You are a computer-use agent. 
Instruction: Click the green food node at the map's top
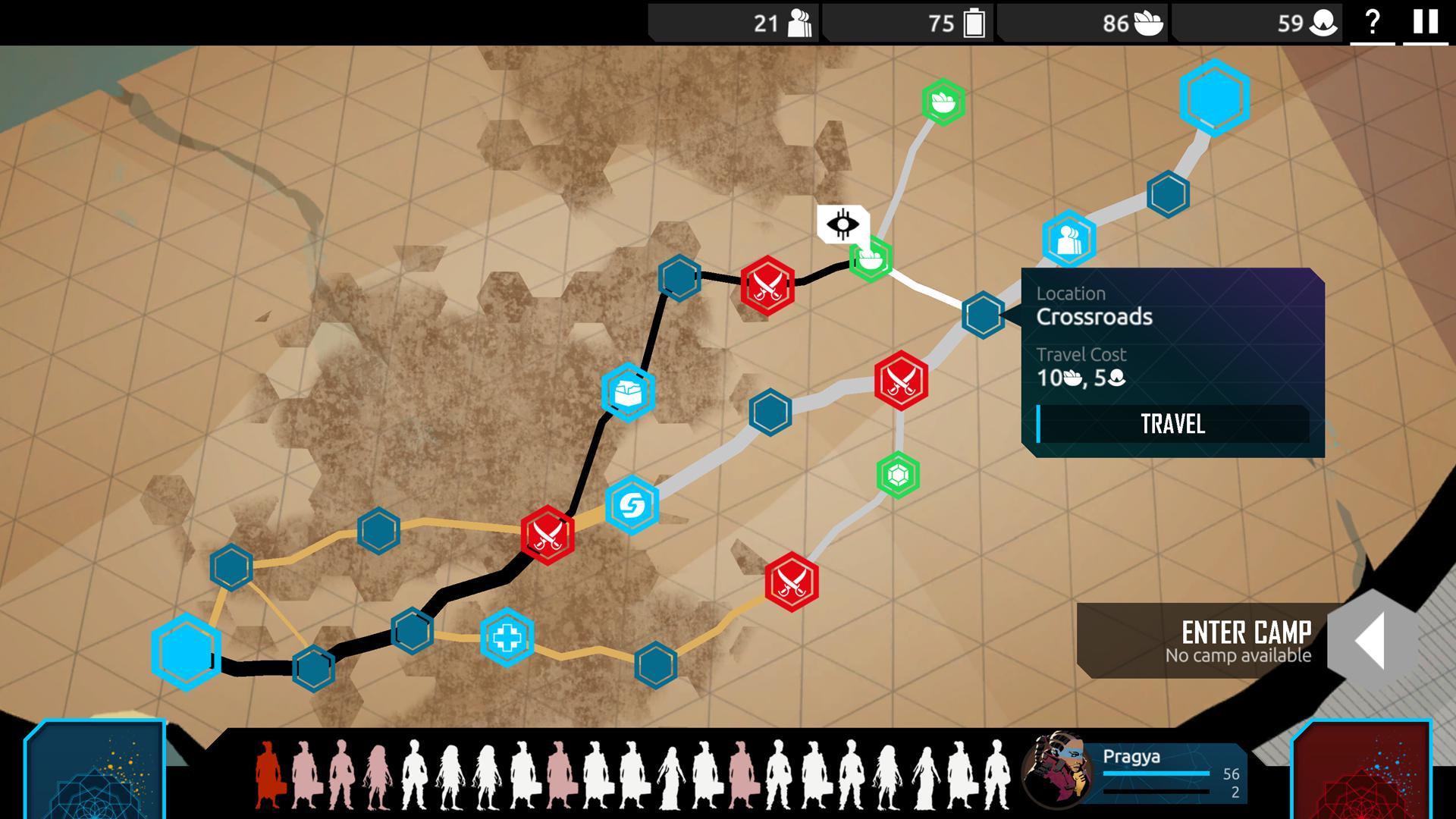point(943,101)
